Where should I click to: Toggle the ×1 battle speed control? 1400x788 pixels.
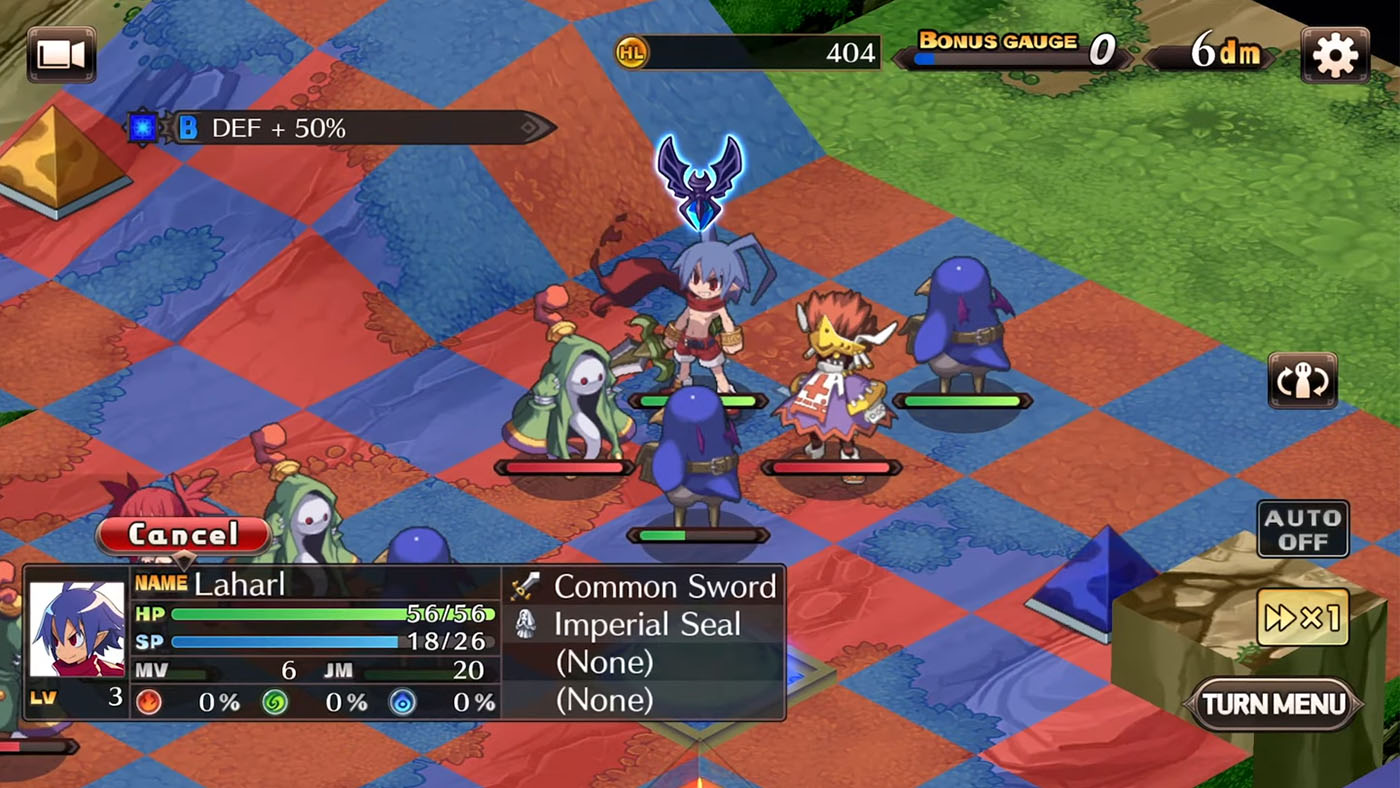pos(1303,618)
